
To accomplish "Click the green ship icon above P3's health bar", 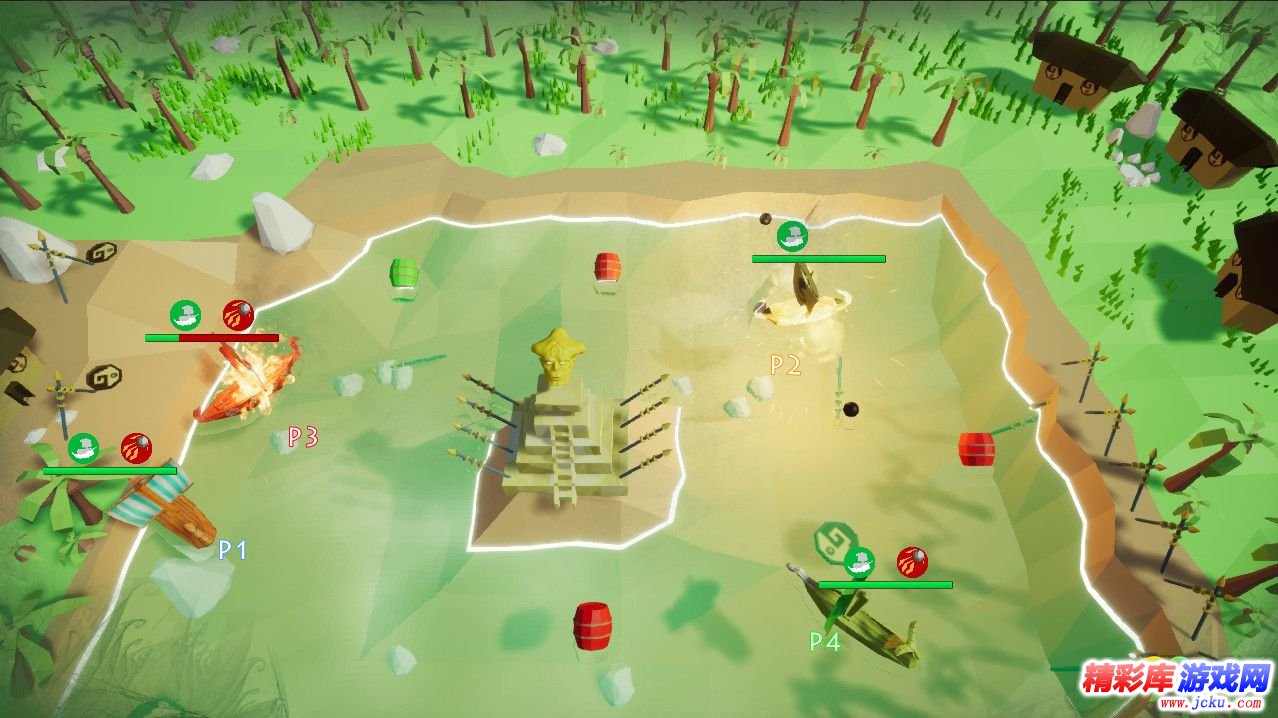I will point(185,315).
